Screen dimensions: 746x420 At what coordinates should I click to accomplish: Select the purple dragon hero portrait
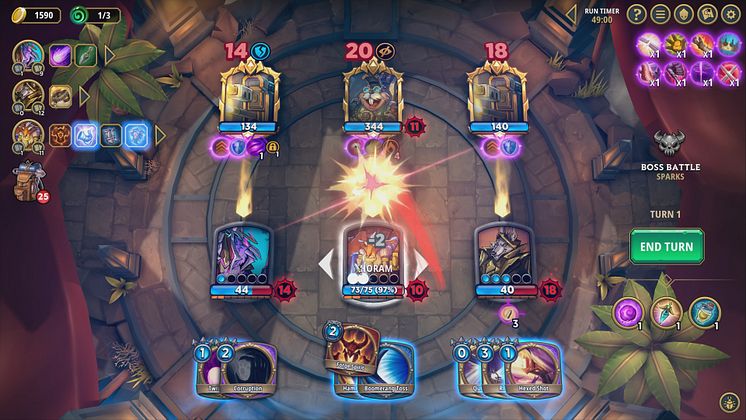tap(26, 56)
